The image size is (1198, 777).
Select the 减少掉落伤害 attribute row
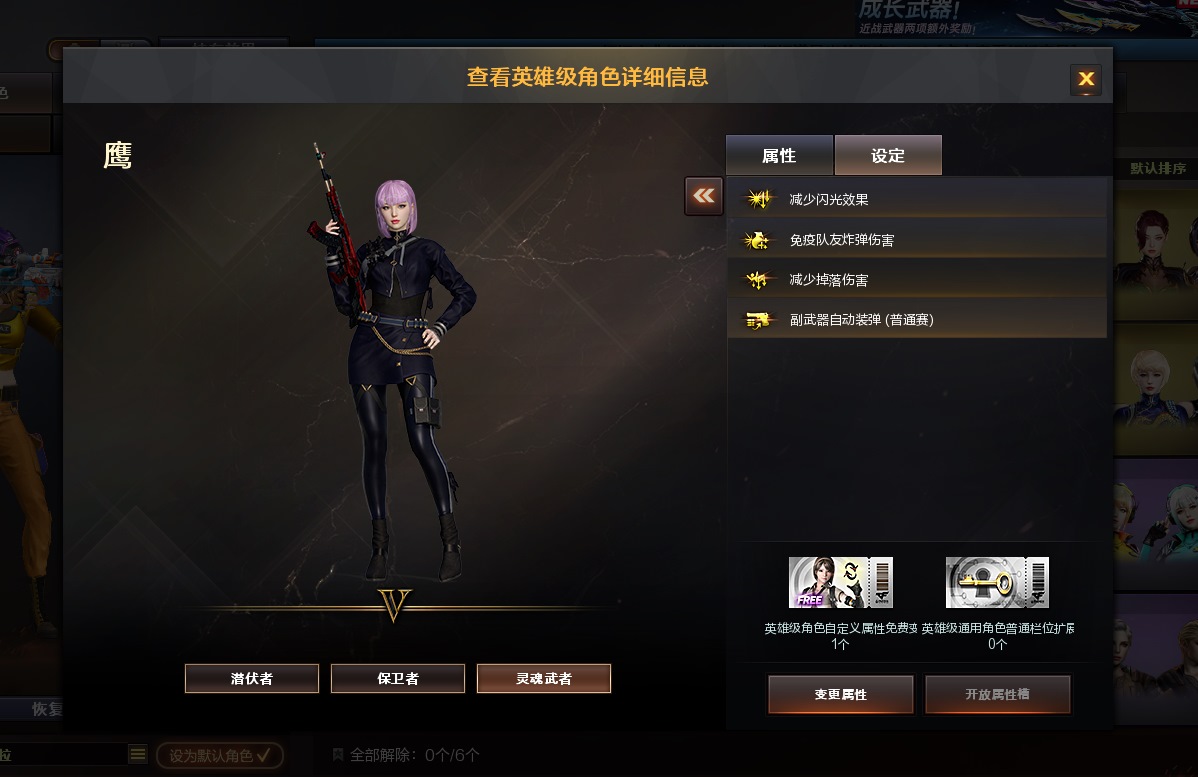coord(916,280)
